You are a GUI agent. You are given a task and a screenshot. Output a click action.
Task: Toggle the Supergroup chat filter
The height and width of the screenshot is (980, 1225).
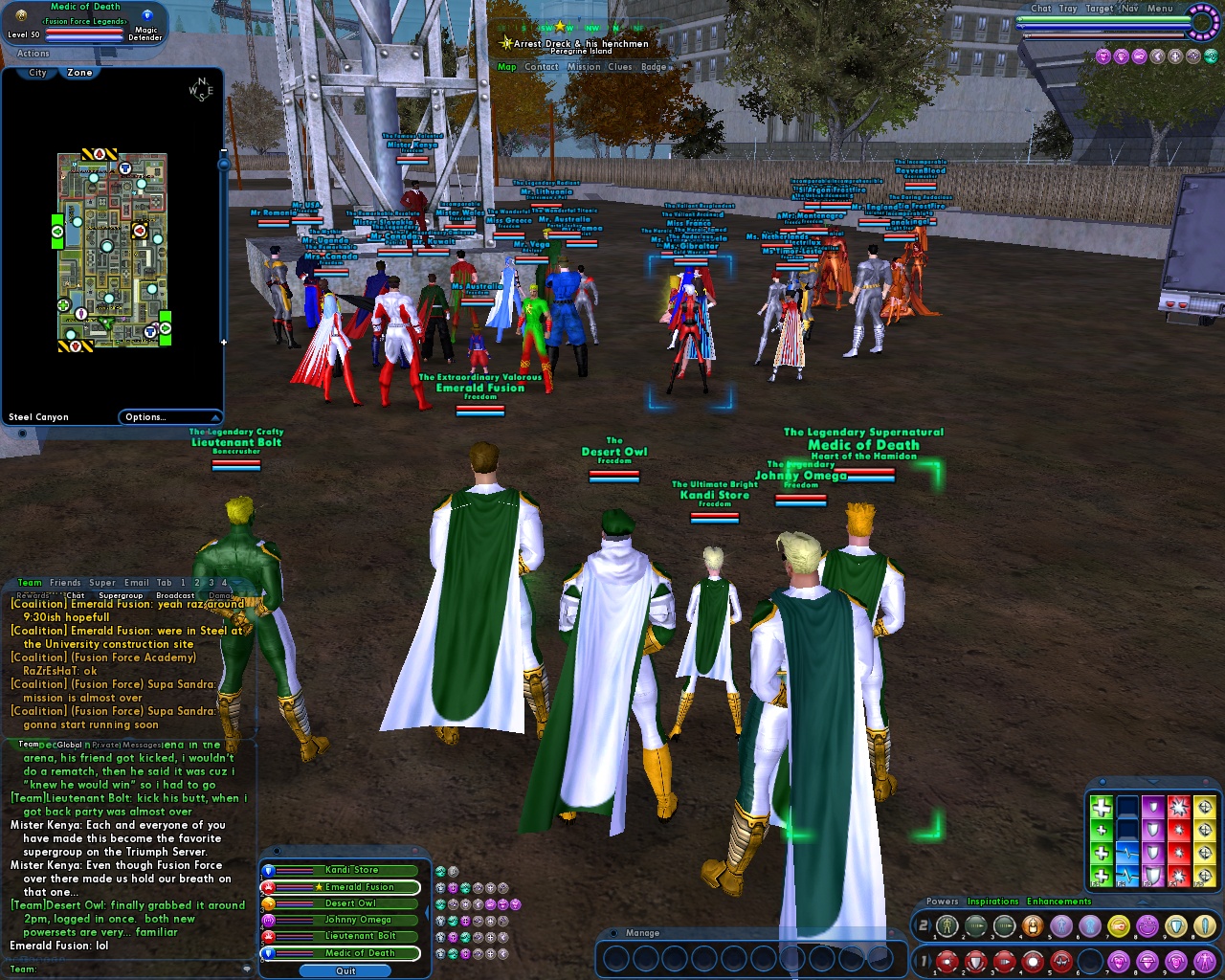point(122,594)
